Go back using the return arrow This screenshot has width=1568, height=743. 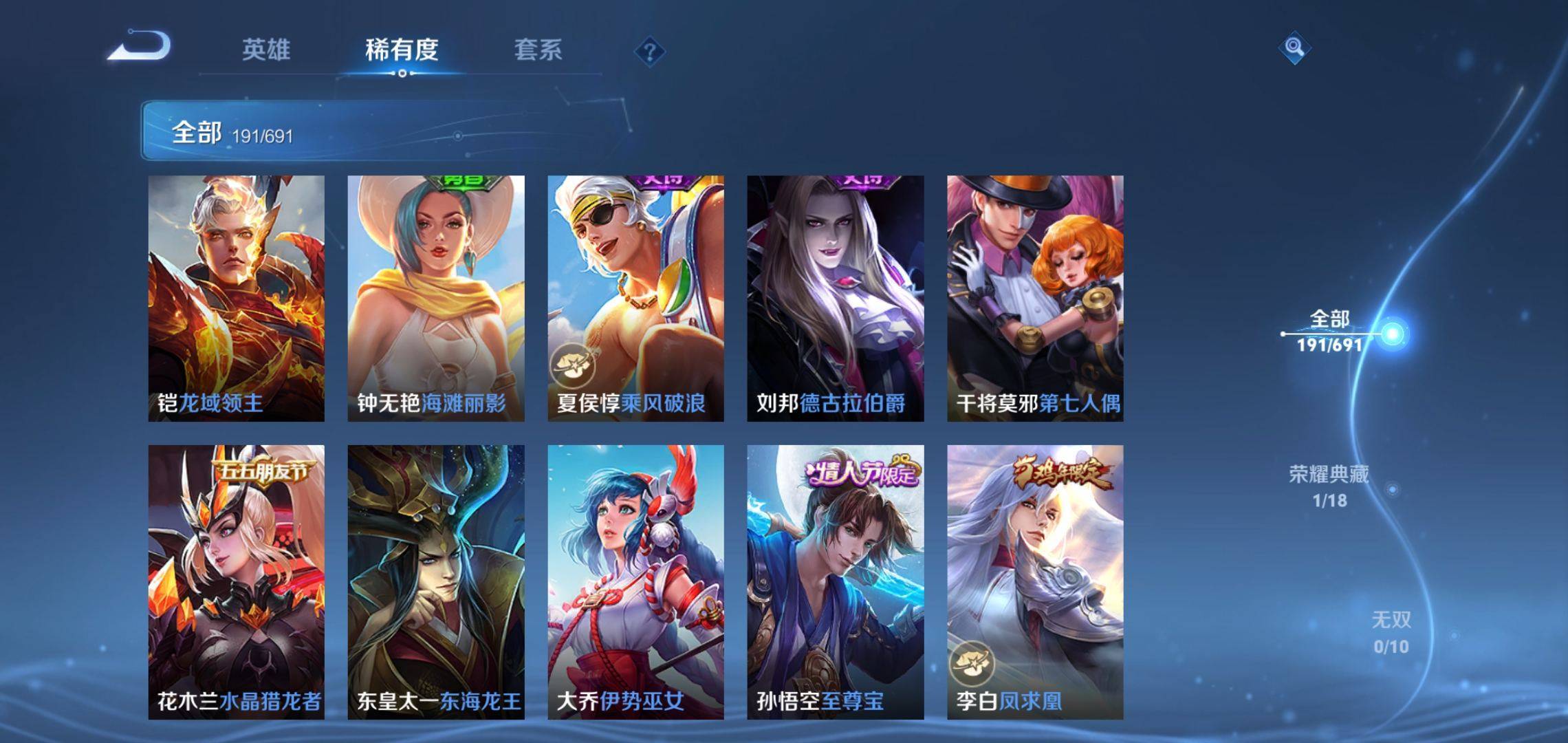140,47
